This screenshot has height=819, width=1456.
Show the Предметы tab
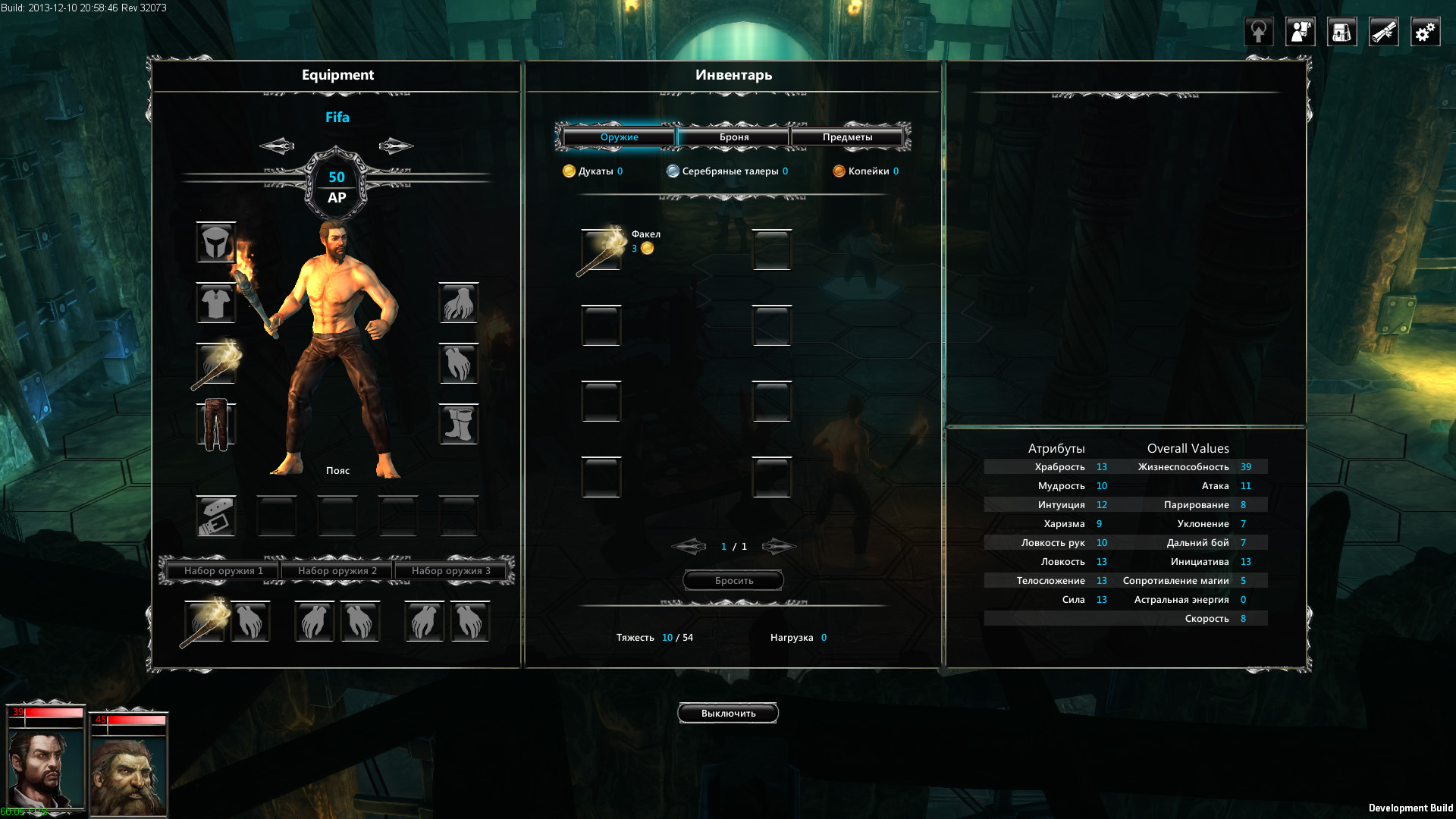847,137
